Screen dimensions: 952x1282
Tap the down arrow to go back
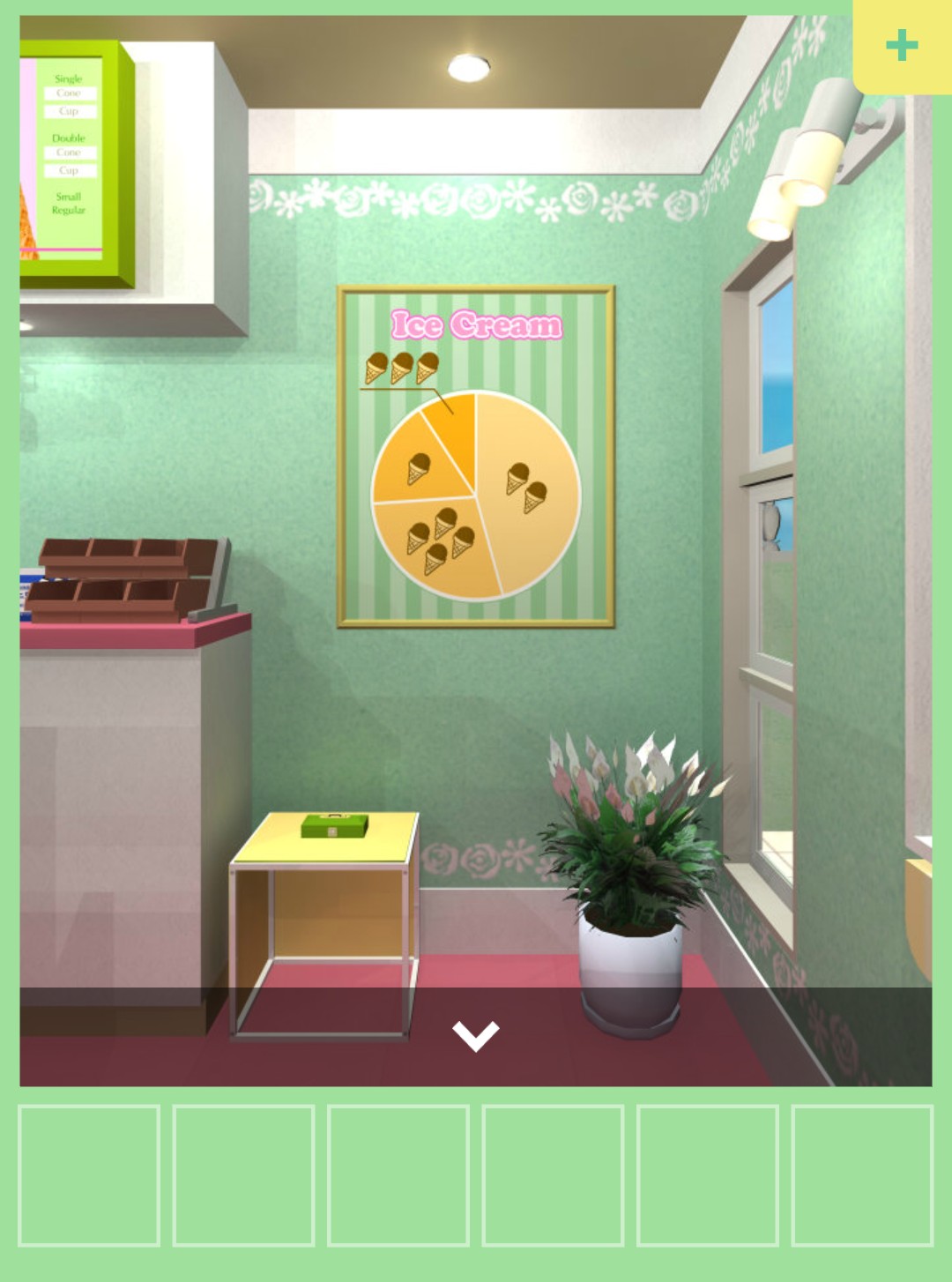pos(475,1035)
